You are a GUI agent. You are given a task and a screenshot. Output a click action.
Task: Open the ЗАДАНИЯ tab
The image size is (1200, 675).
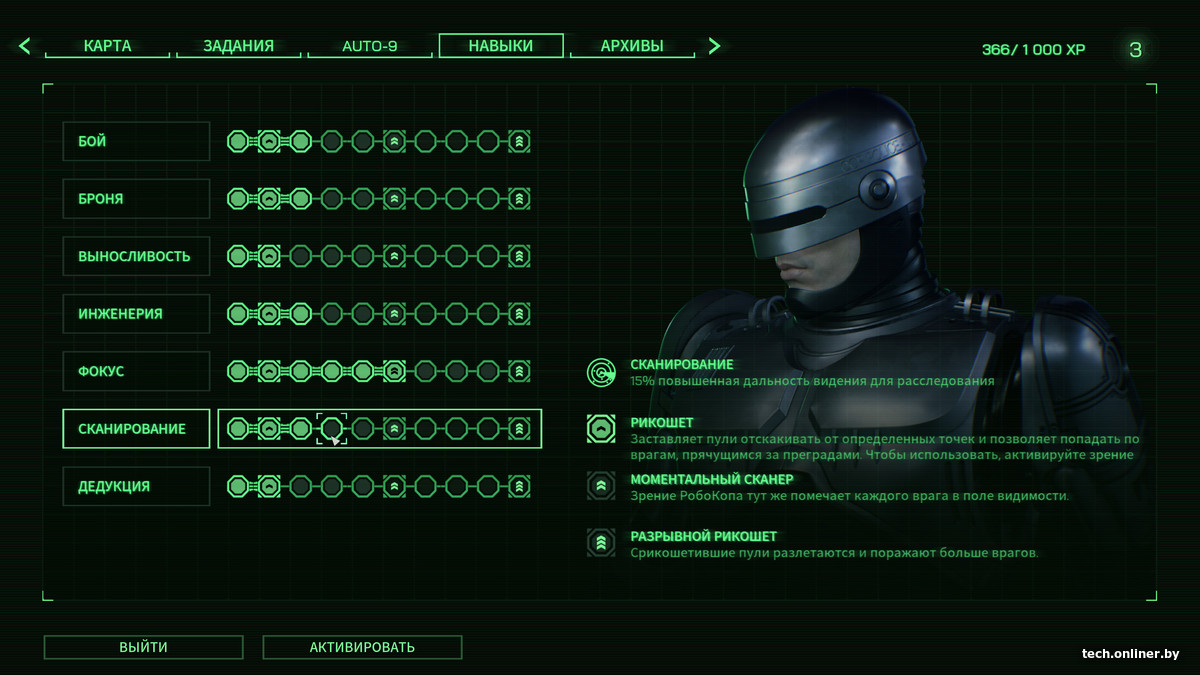click(238, 46)
